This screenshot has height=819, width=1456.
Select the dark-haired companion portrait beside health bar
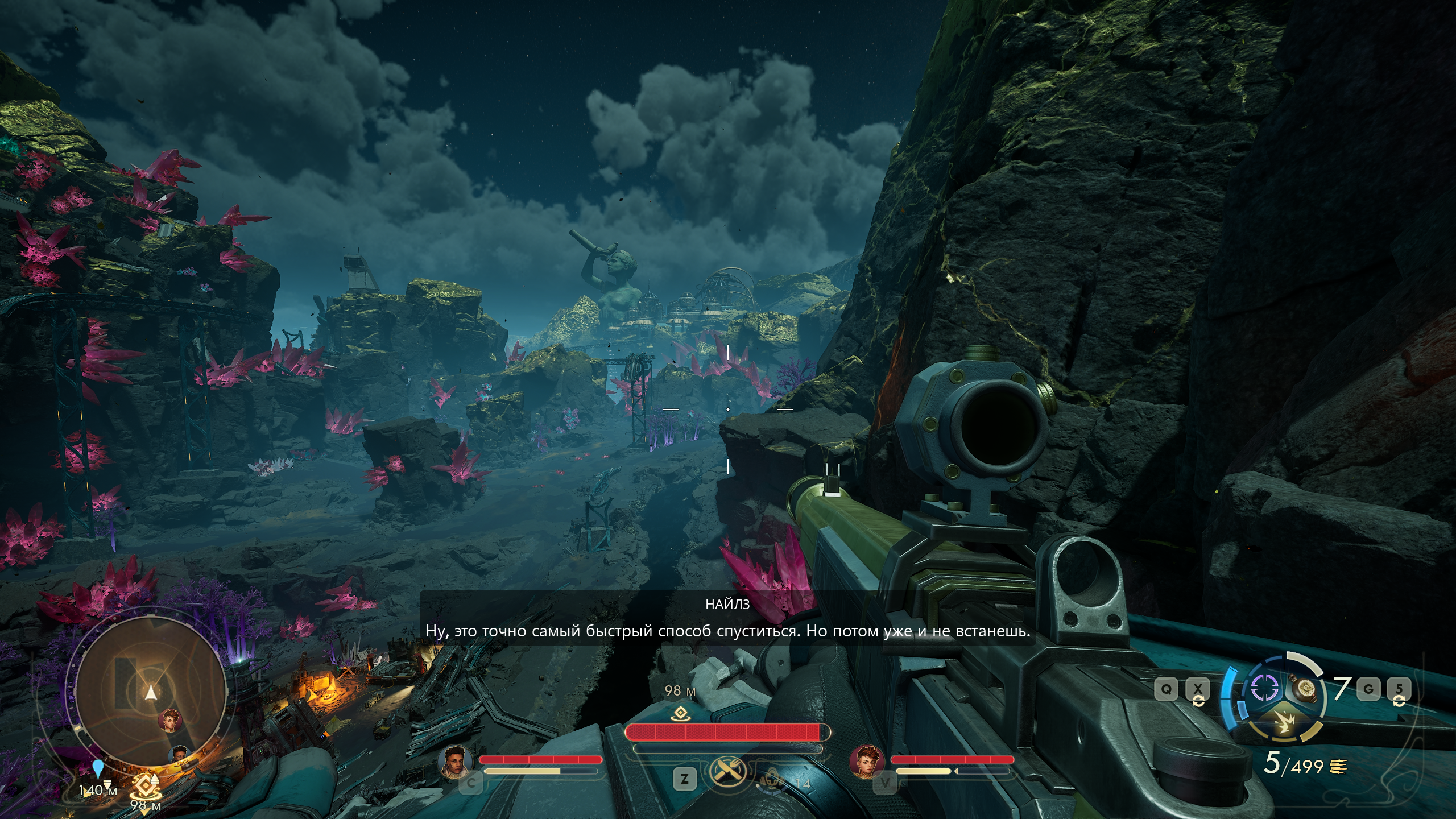[x=456, y=761]
